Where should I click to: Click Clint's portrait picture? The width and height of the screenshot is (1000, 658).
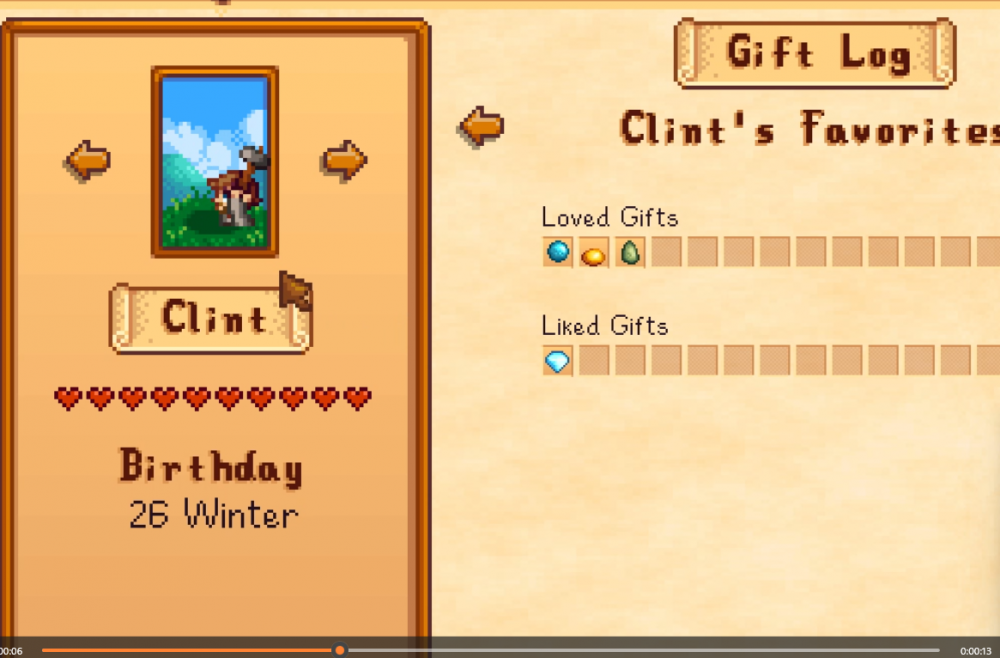[x=215, y=160]
